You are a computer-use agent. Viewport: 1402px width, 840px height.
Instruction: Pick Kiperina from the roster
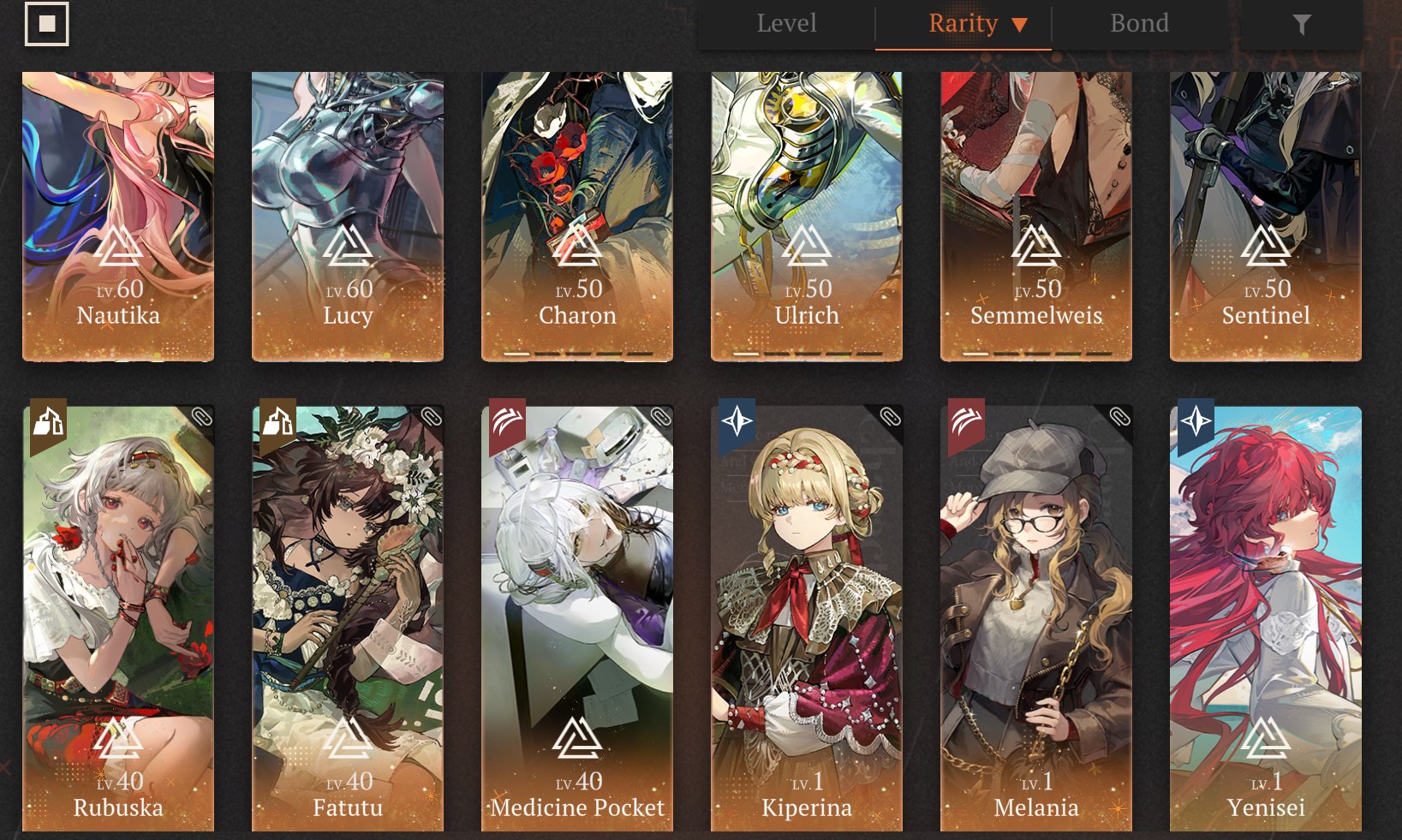(x=807, y=617)
